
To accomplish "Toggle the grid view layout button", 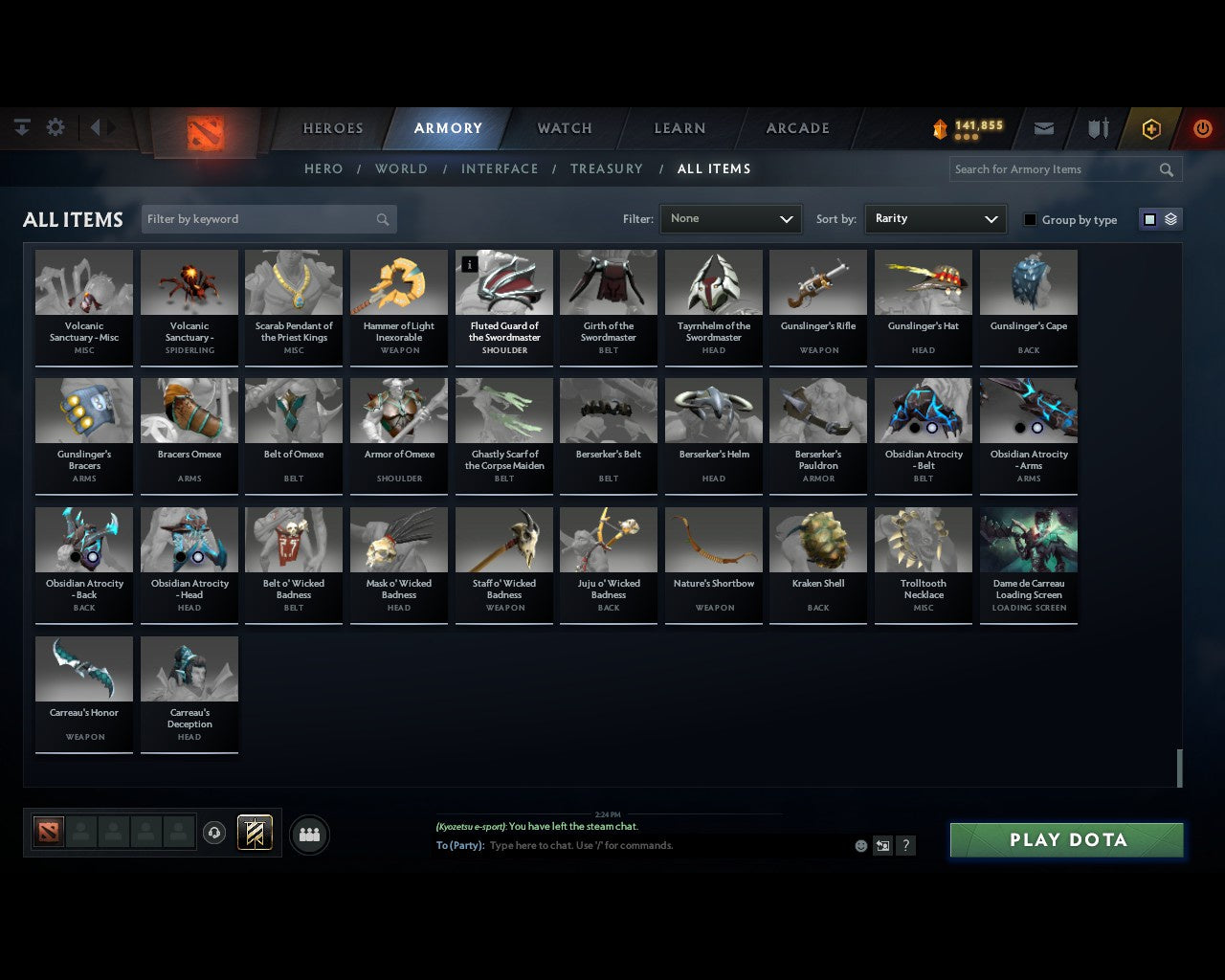I will [1149, 218].
